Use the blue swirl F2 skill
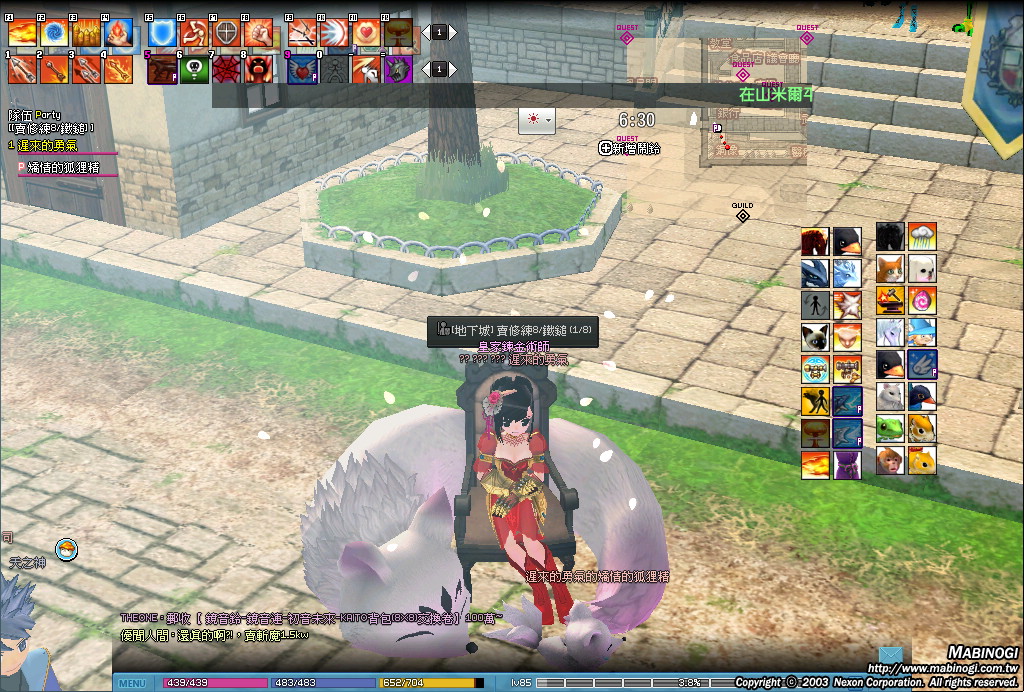This screenshot has width=1024, height=692. [x=54, y=32]
